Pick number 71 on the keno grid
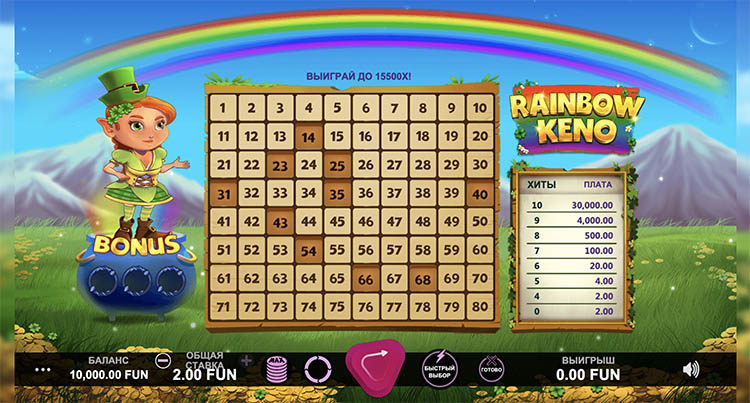Image resolution: width=750 pixels, height=403 pixels. pyautogui.click(x=224, y=306)
